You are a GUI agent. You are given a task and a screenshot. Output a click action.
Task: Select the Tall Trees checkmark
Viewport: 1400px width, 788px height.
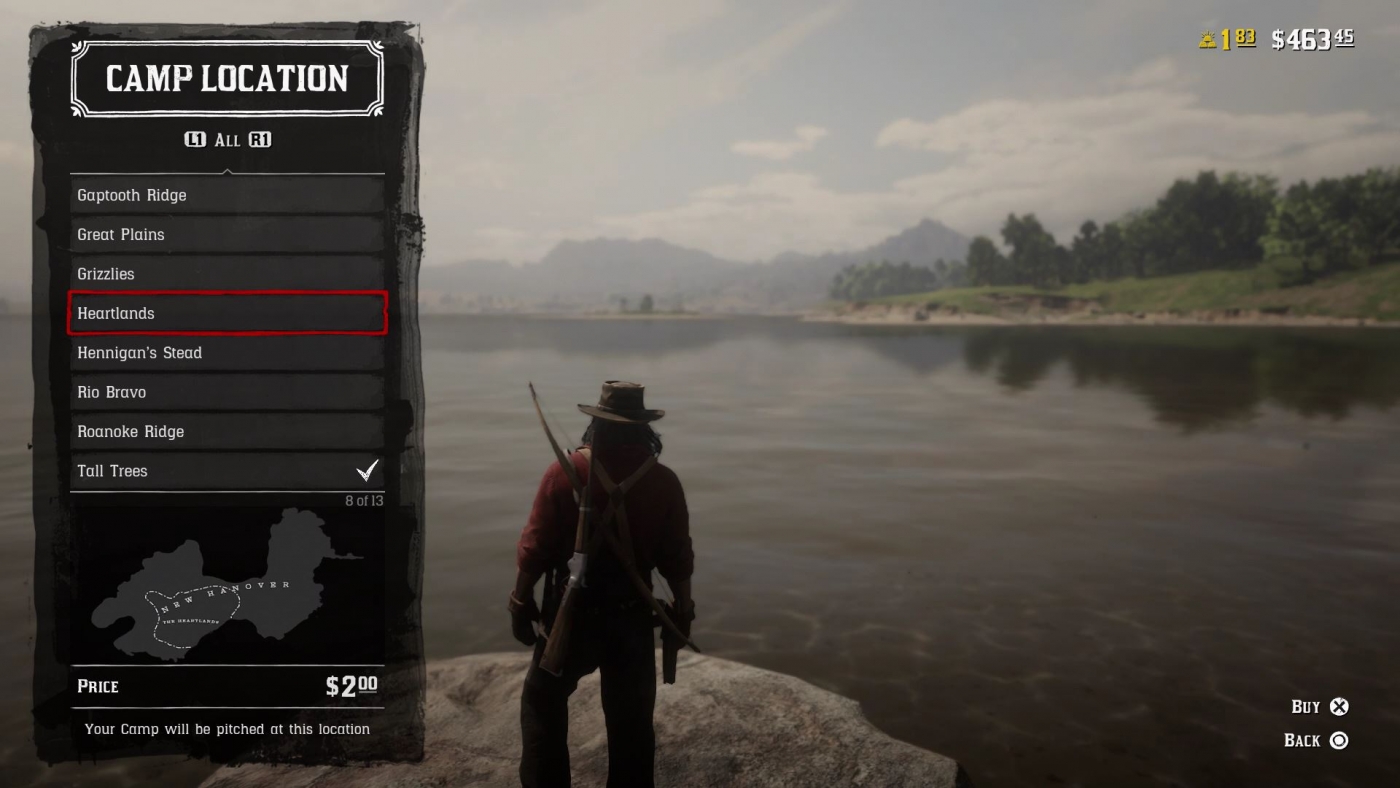point(368,469)
